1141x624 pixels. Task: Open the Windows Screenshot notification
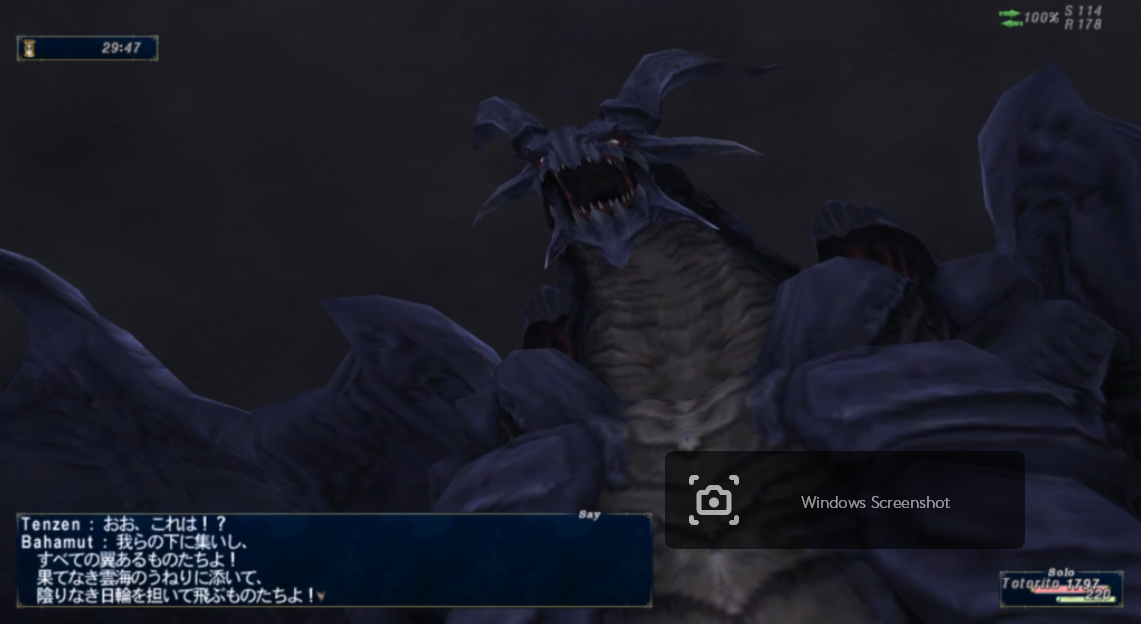(844, 501)
